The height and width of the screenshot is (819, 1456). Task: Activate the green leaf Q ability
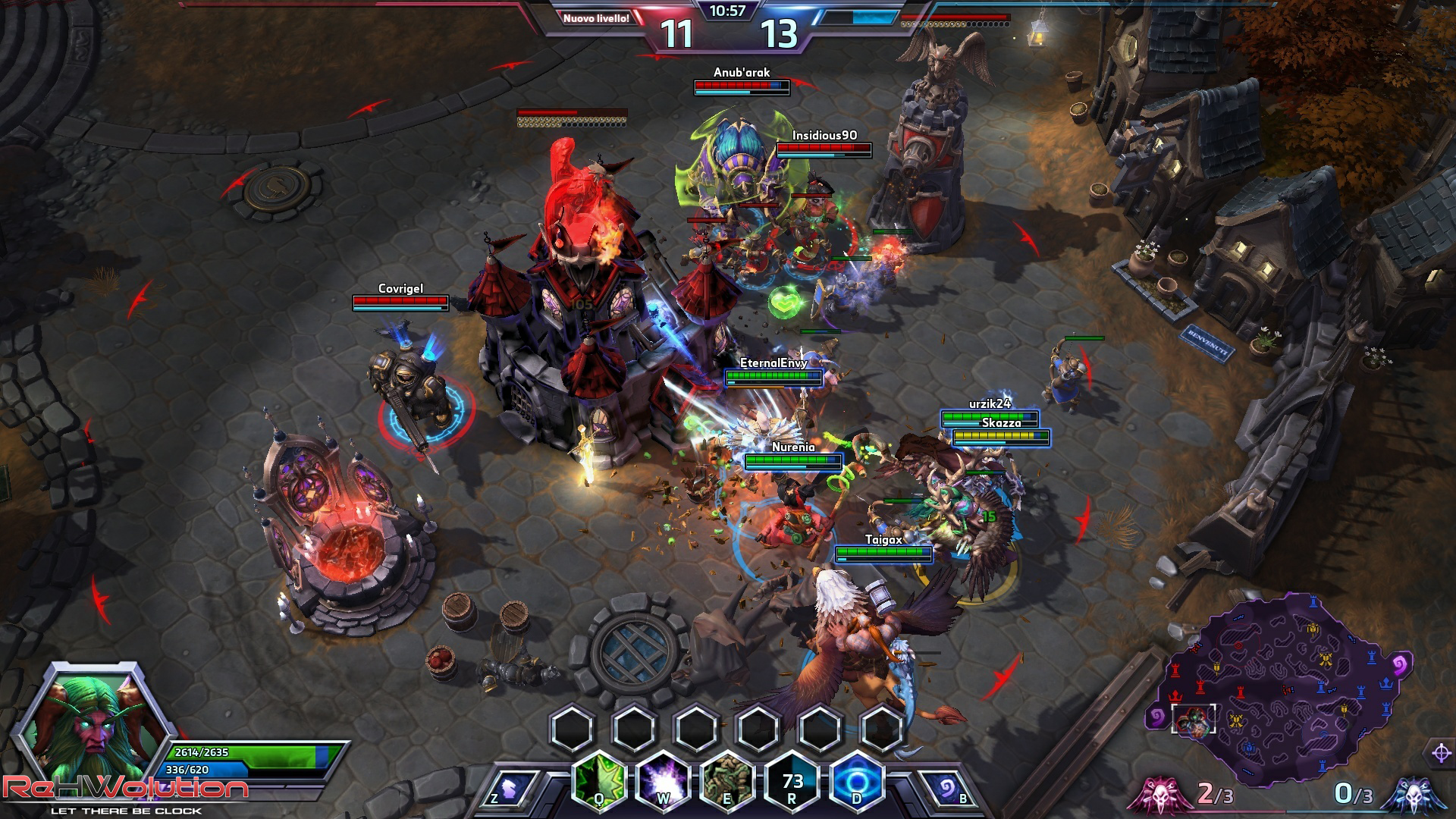(x=599, y=780)
